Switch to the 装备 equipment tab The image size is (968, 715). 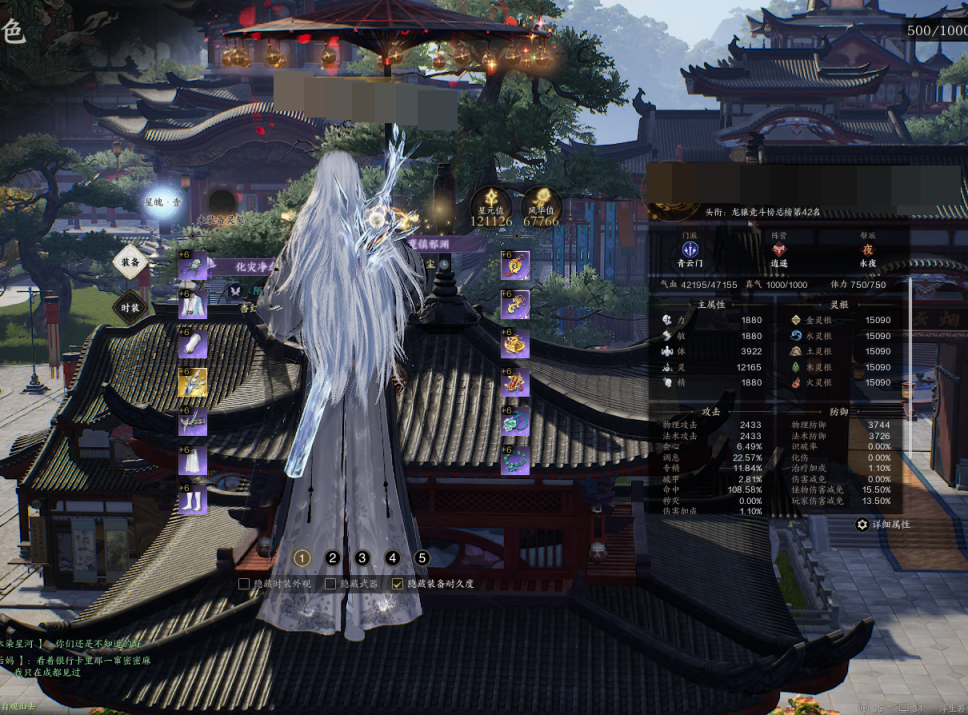pyautogui.click(x=131, y=262)
